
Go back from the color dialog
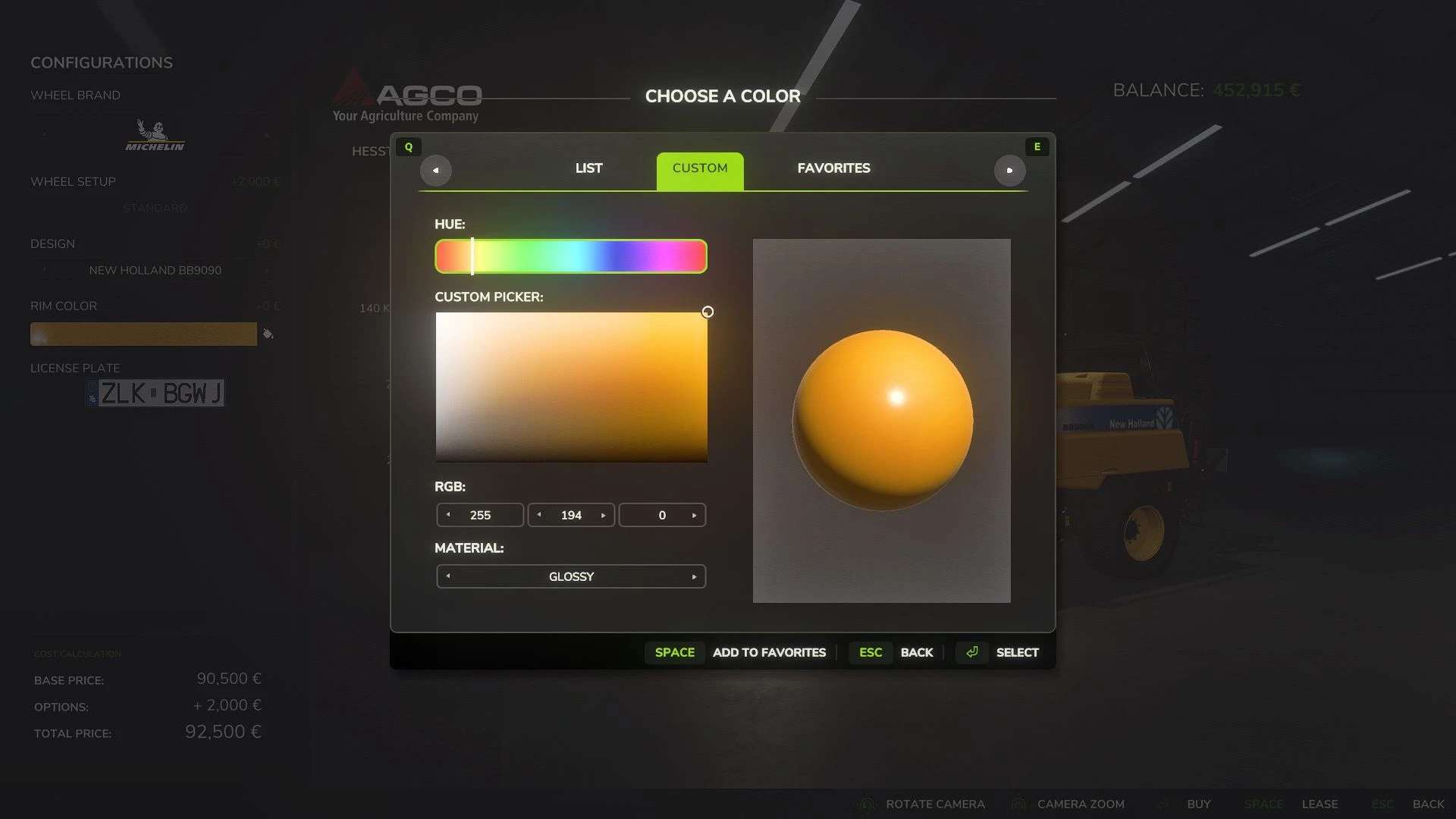pos(916,653)
